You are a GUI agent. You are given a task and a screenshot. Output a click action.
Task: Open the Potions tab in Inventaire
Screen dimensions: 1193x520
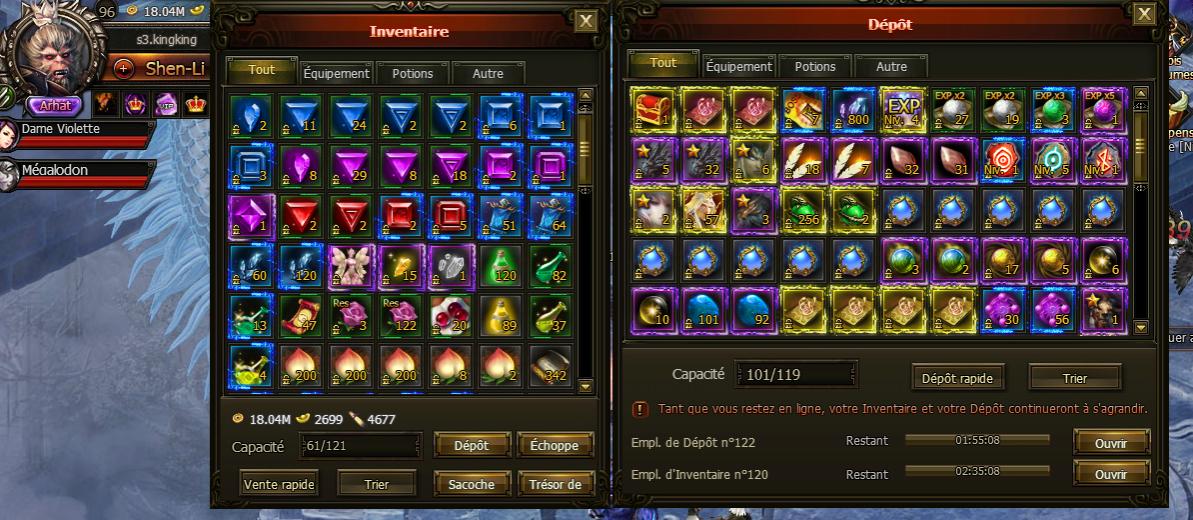(x=412, y=73)
